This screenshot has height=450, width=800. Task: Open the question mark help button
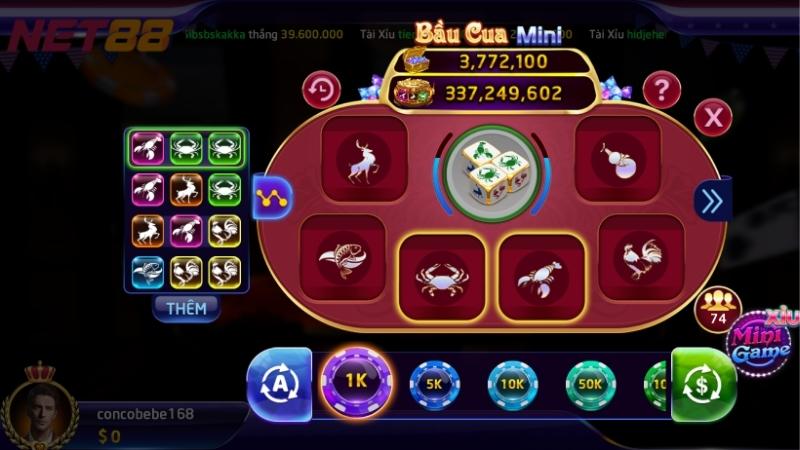tap(661, 90)
